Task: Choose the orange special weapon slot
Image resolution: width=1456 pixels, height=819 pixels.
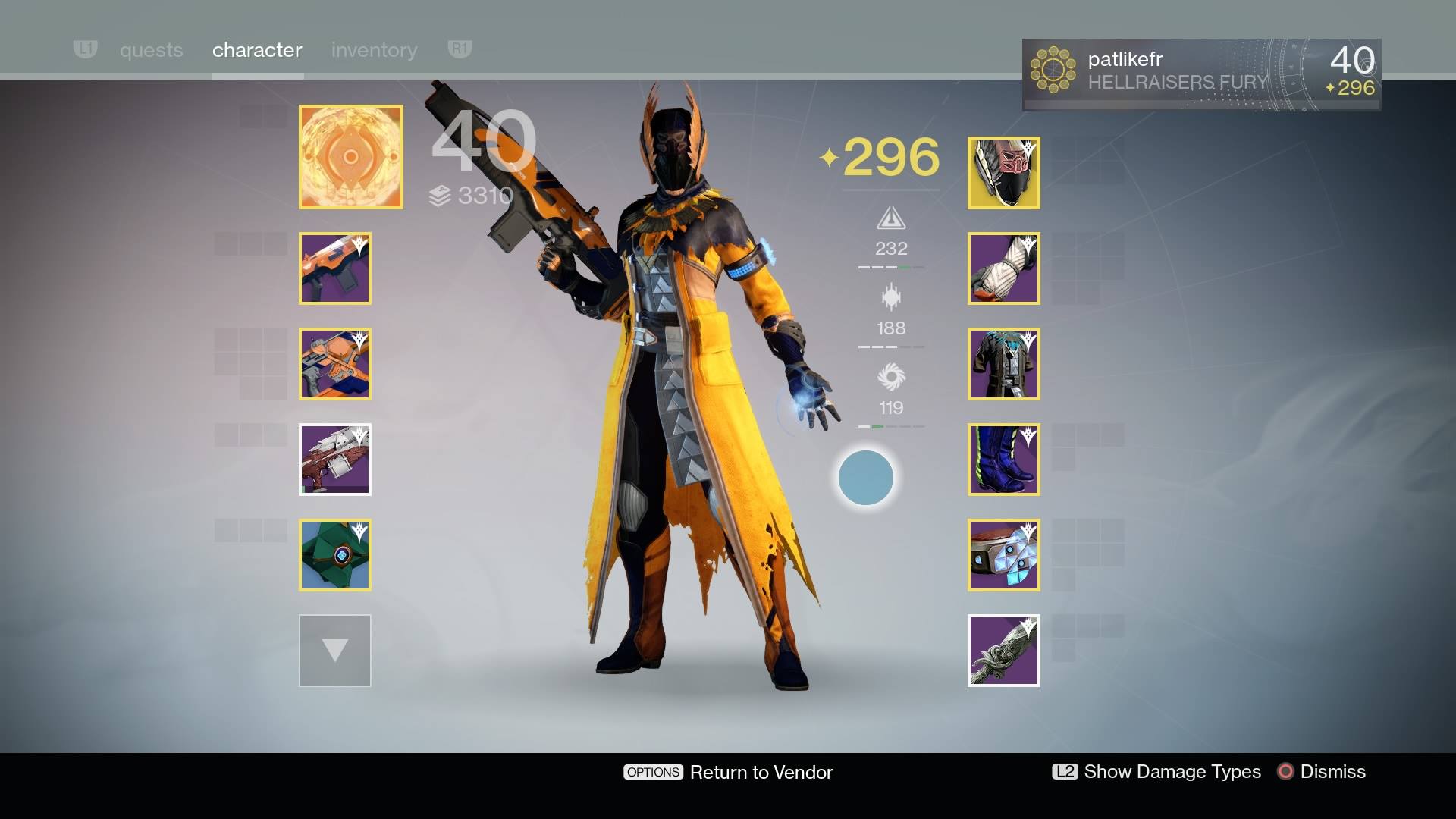Action: click(x=335, y=364)
